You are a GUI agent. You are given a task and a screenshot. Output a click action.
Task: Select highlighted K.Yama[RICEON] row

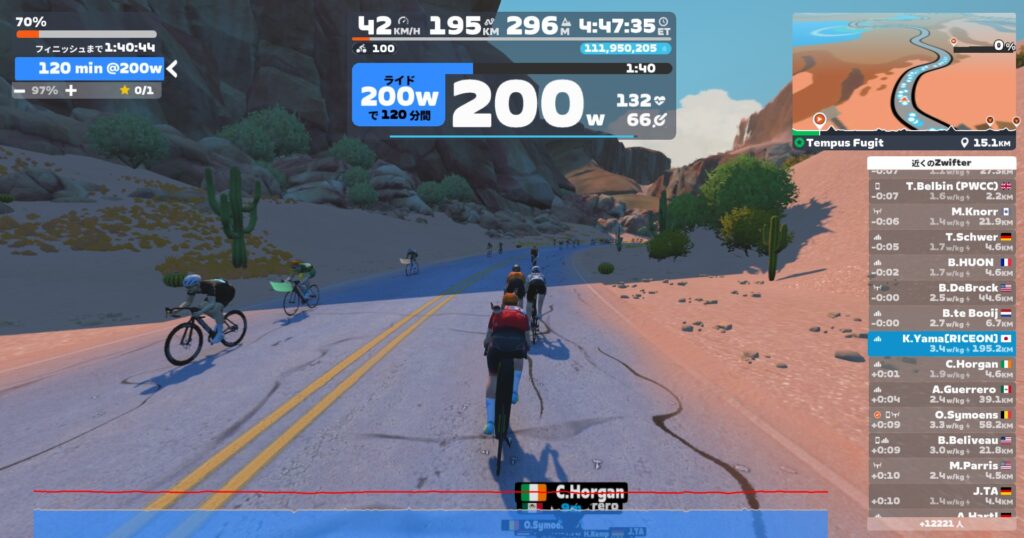(x=941, y=344)
